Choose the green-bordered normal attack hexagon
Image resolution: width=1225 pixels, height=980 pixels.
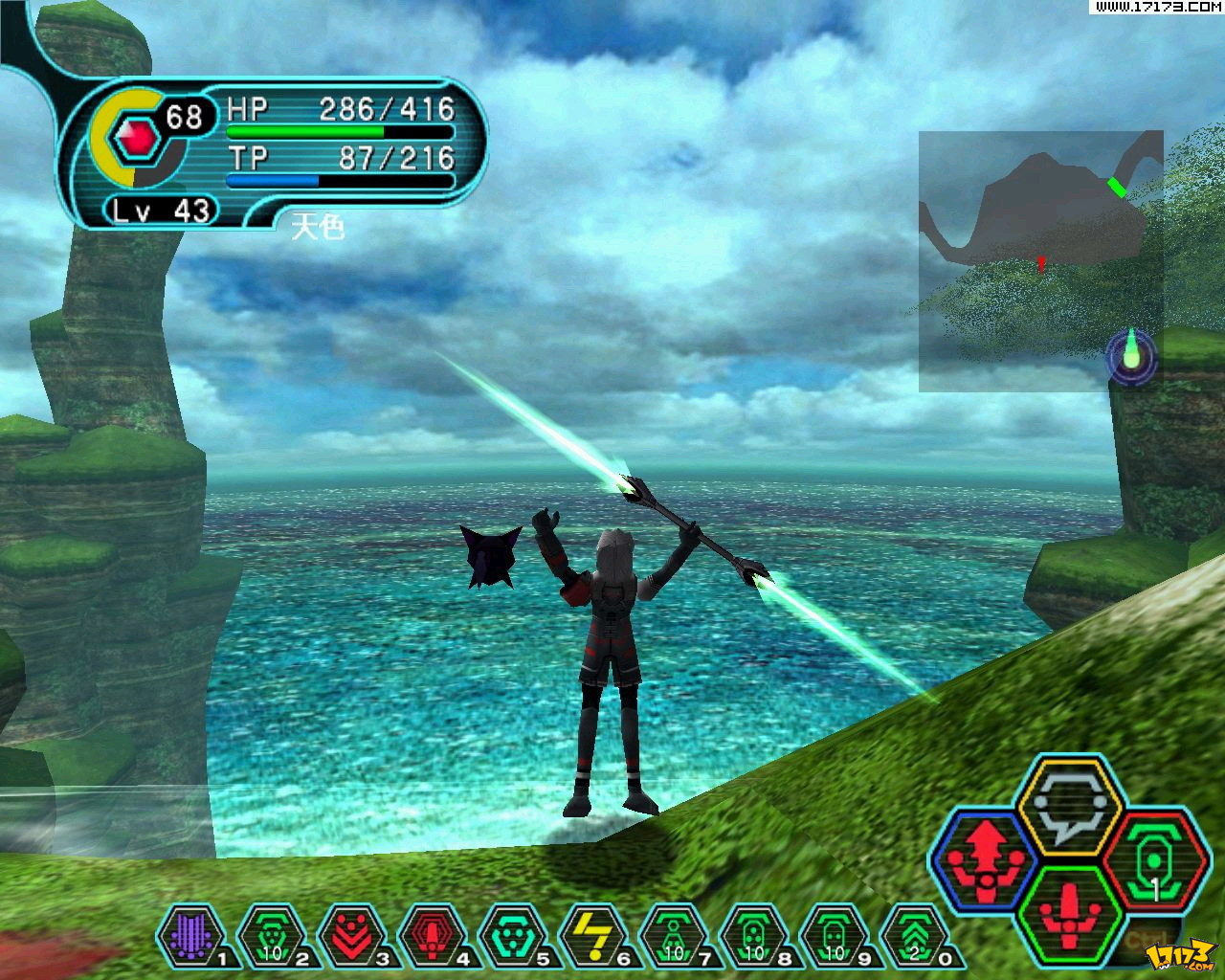click(1070, 914)
